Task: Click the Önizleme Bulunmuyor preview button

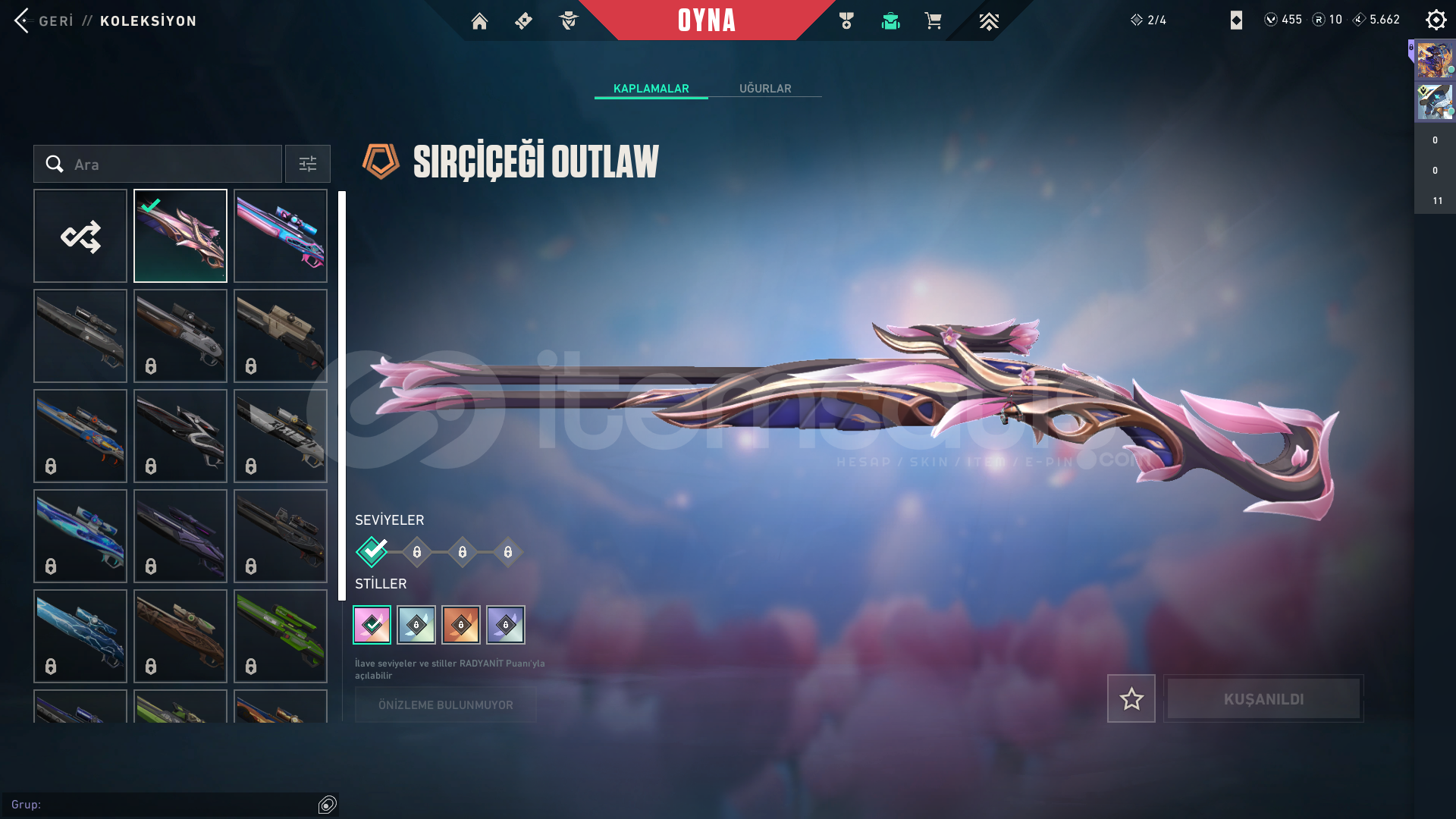Action: [x=446, y=705]
